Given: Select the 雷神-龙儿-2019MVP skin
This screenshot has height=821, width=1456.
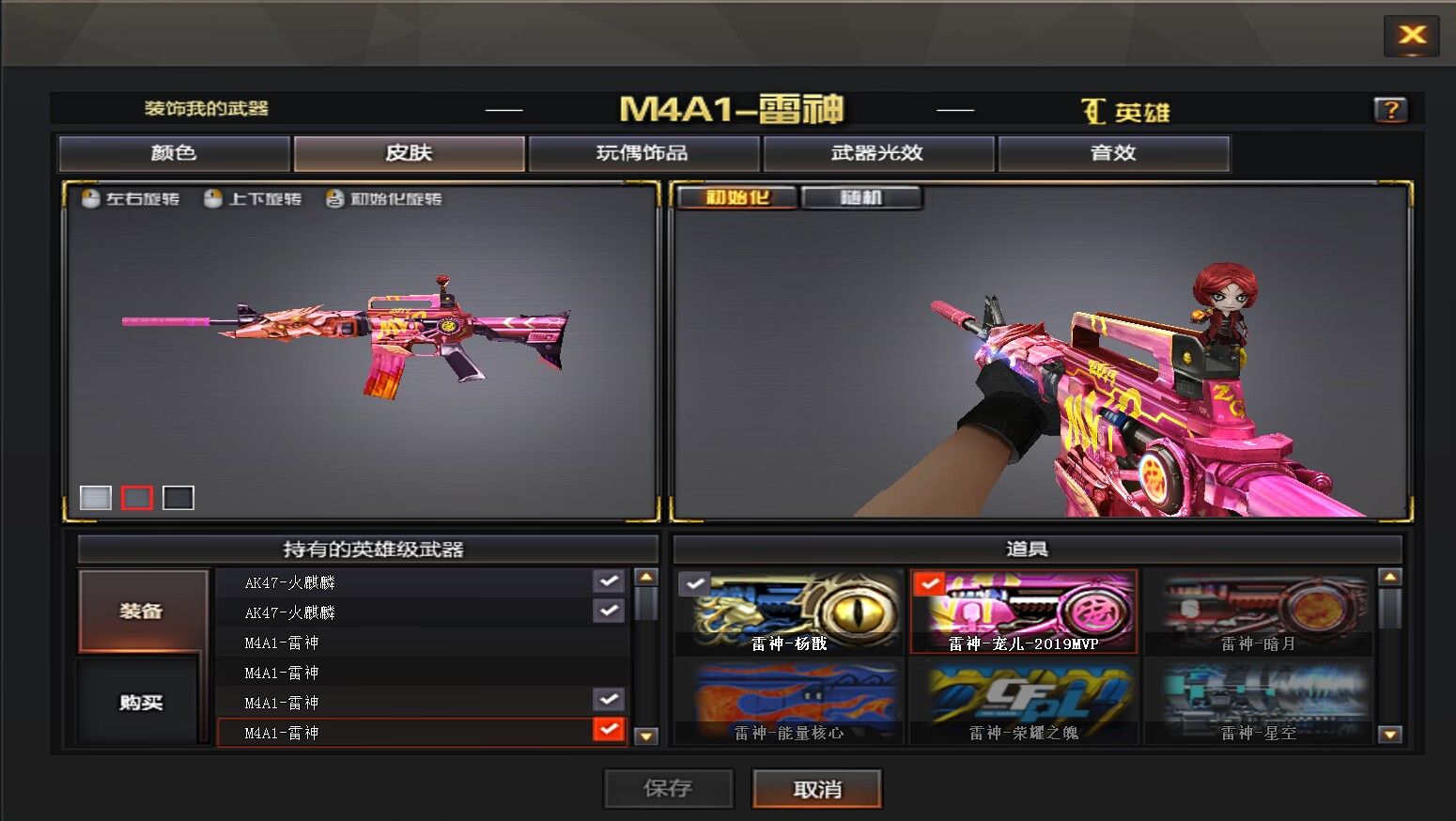Looking at the screenshot, I should [x=1023, y=612].
